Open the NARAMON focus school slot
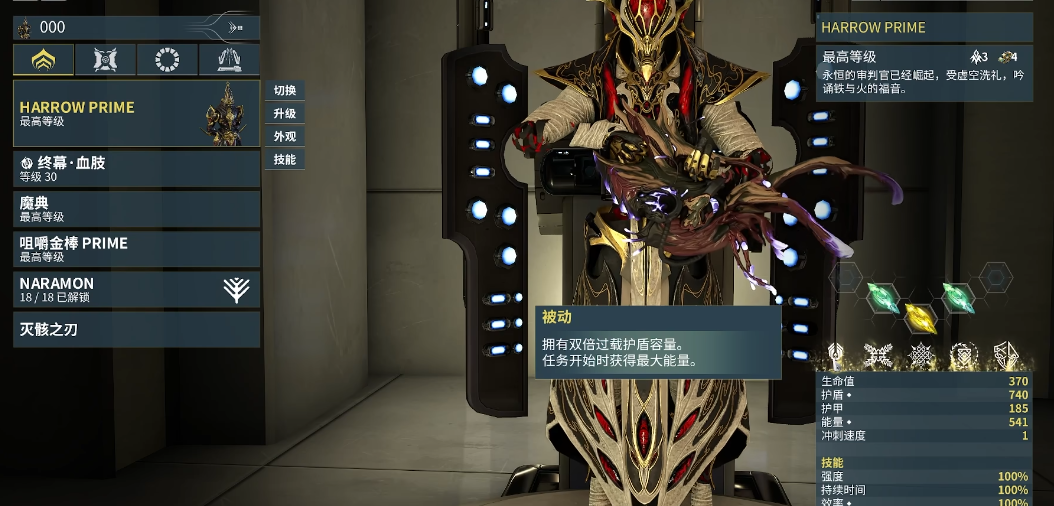This screenshot has width=1054, height=506. point(136,289)
